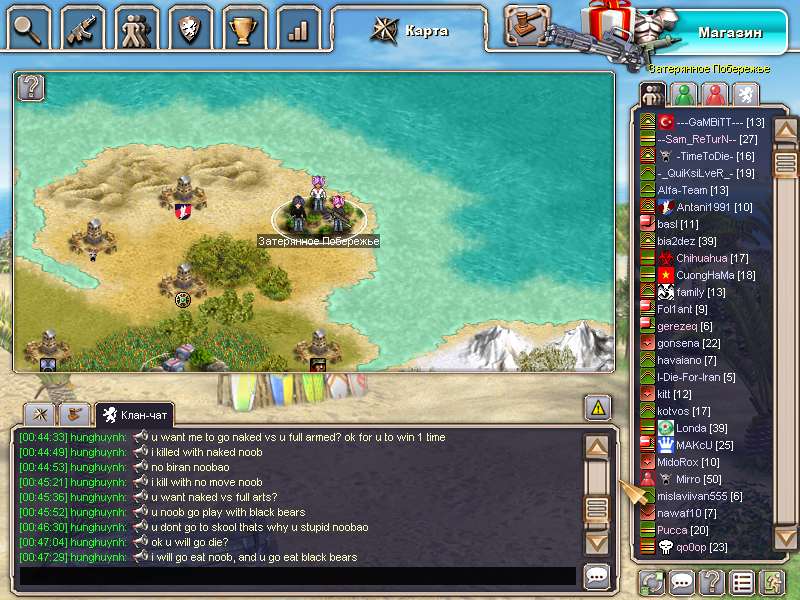Switch to the red player filter tab

[714, 94]
